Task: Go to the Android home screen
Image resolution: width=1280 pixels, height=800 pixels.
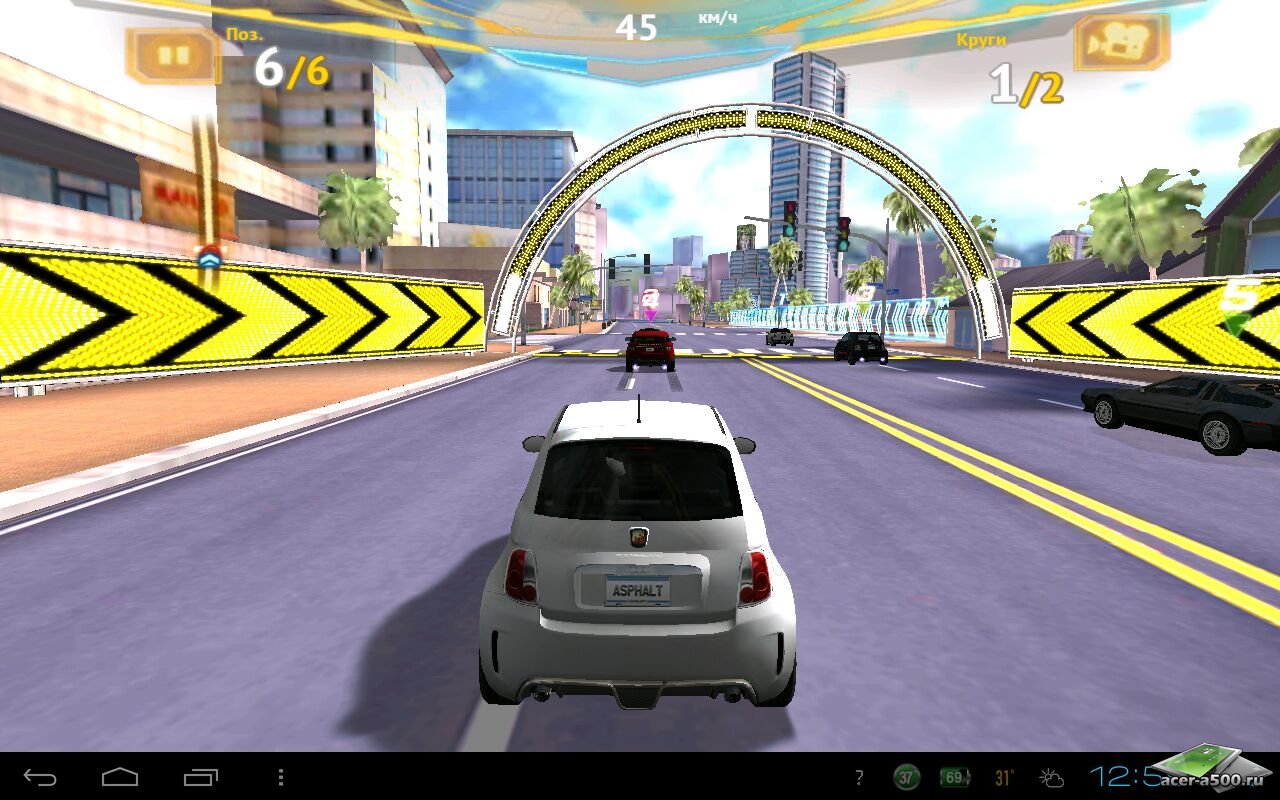Action: click(x=120, y=777)
